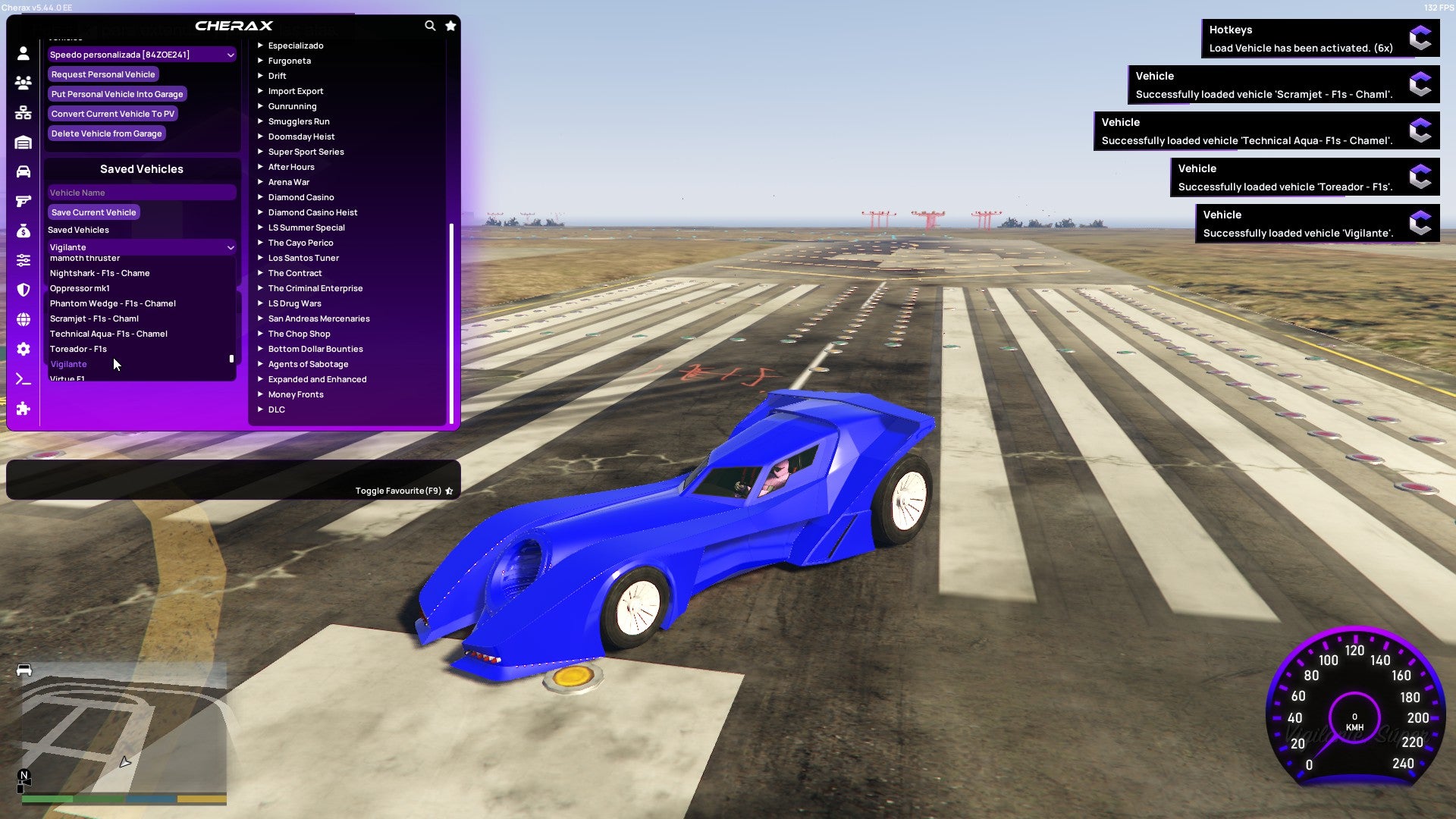Open the online players icon

point(23,83)
